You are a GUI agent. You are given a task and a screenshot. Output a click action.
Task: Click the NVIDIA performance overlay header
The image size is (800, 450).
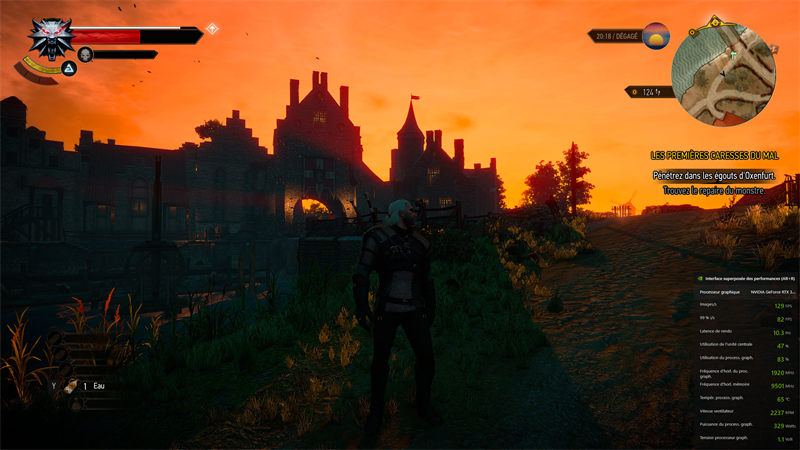[x=746, y=278]
